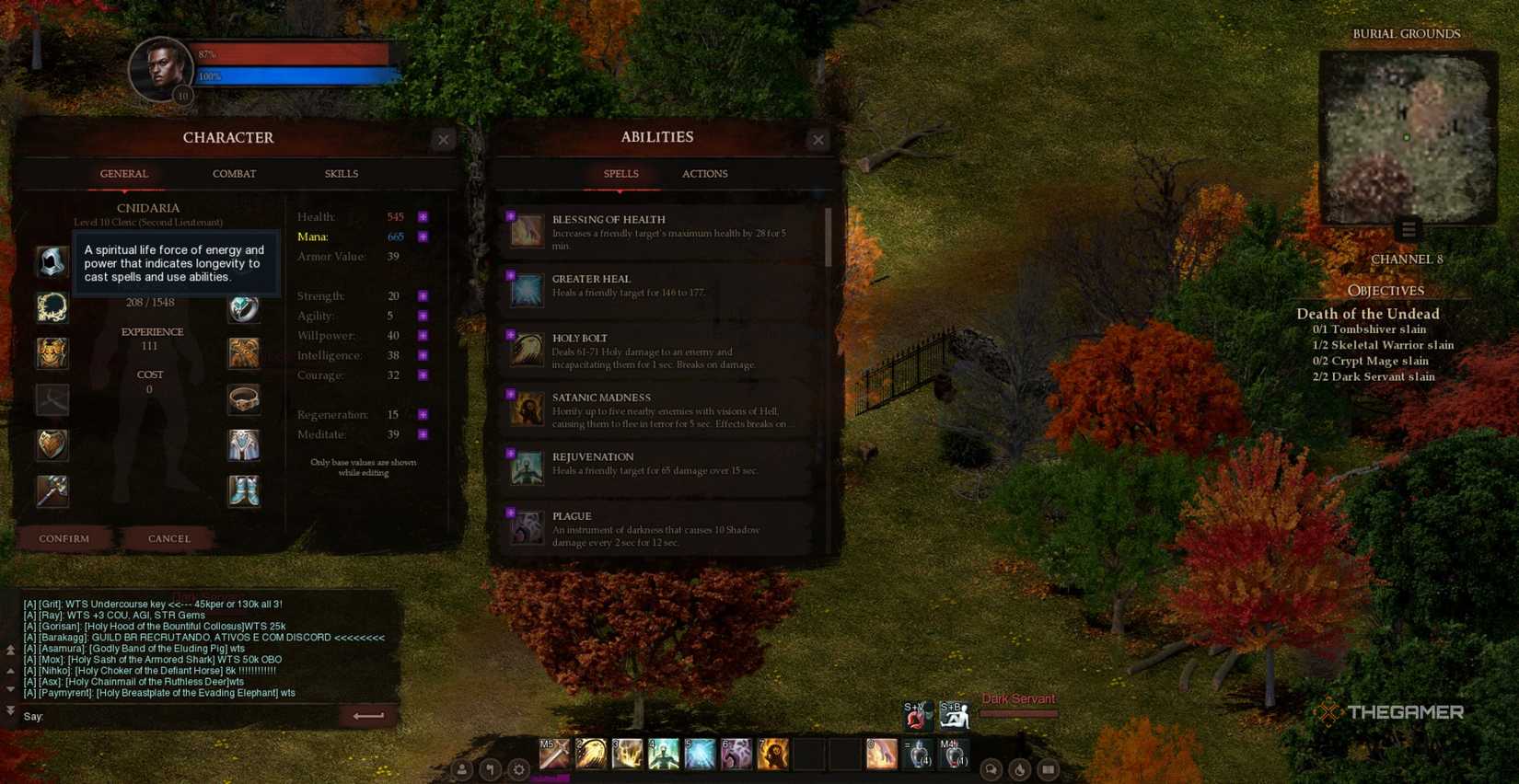Toggle the character profile icon bottom-left

pos(463,768)
